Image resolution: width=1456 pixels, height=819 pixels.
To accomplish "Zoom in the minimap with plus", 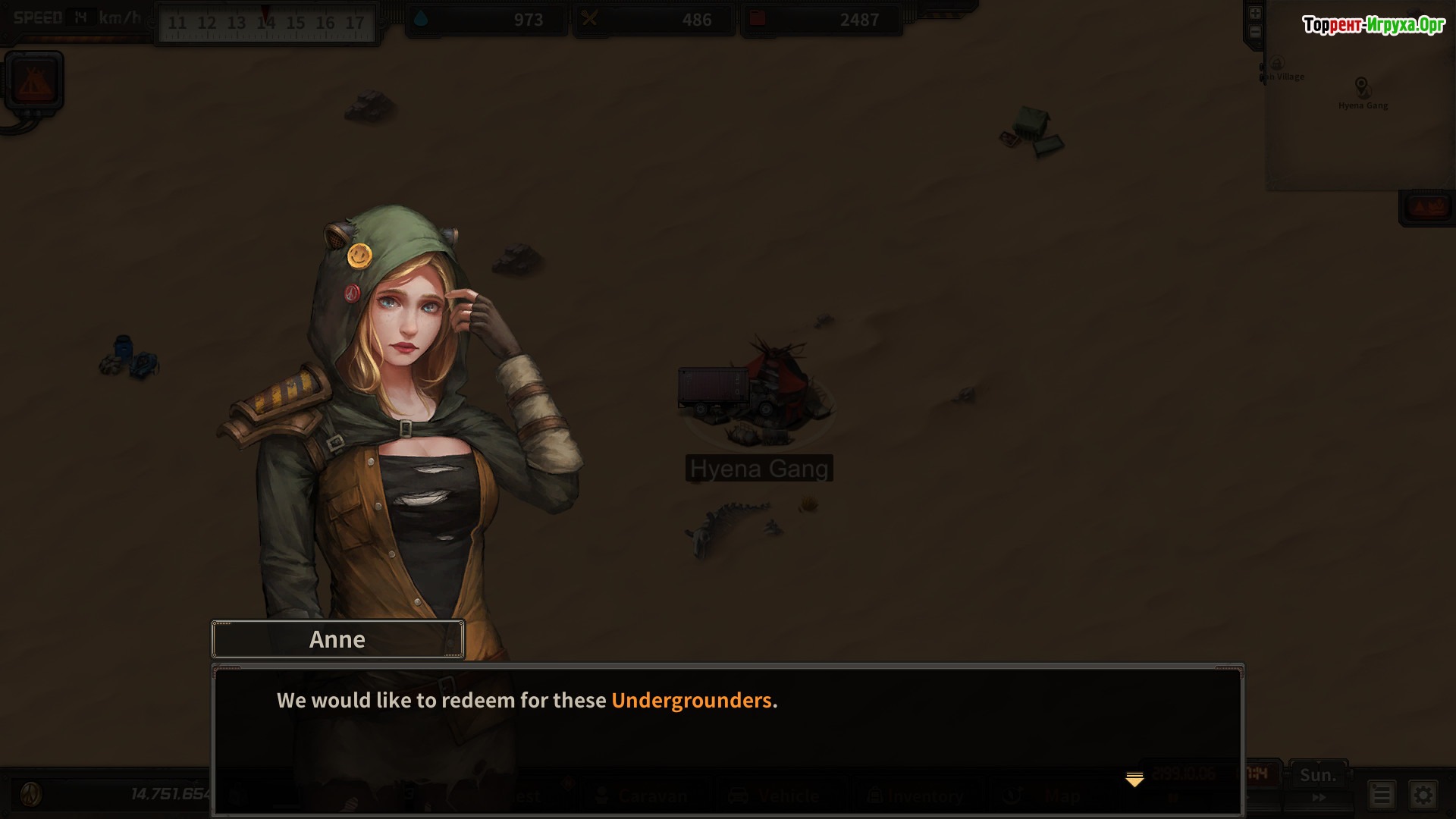I will pos(1255,14).
